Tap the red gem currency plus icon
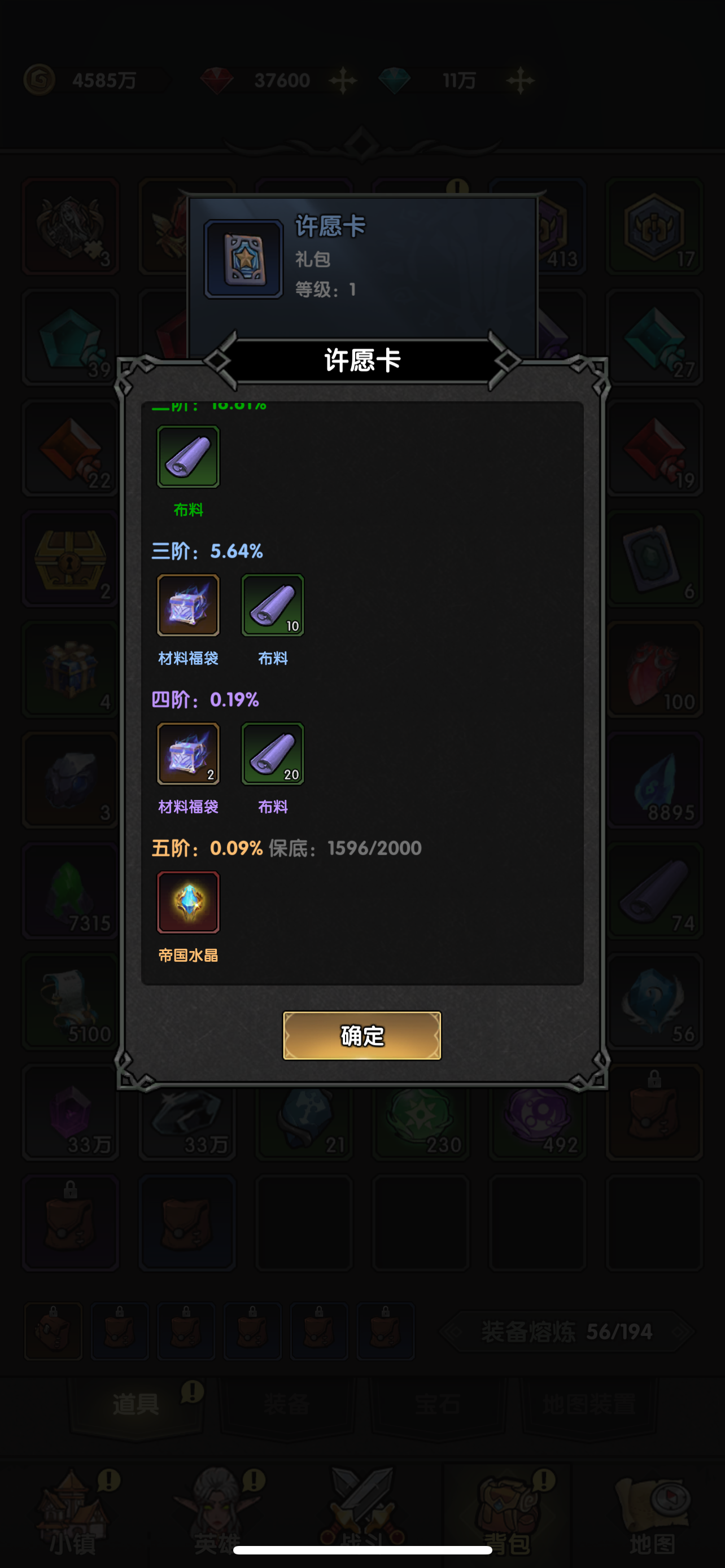The image size is (725, 1568). click(343, 79)
